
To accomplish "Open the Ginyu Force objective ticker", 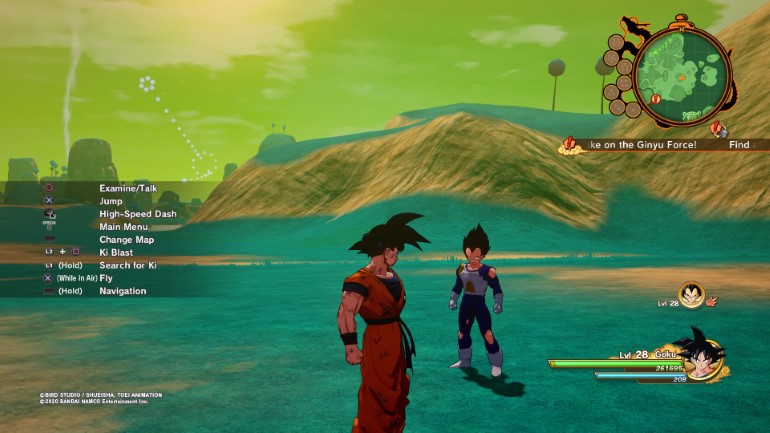I will [x=640, y=145].
